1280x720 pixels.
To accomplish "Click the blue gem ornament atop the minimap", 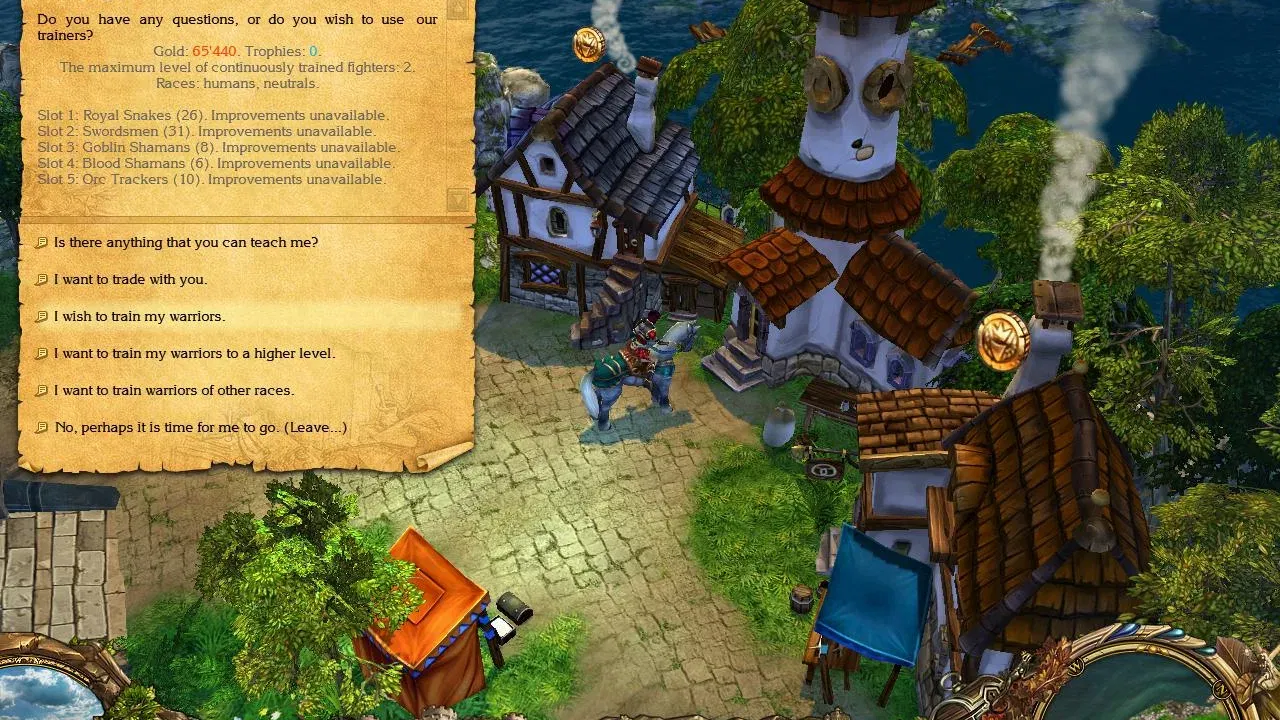I will click(1128, 630).
